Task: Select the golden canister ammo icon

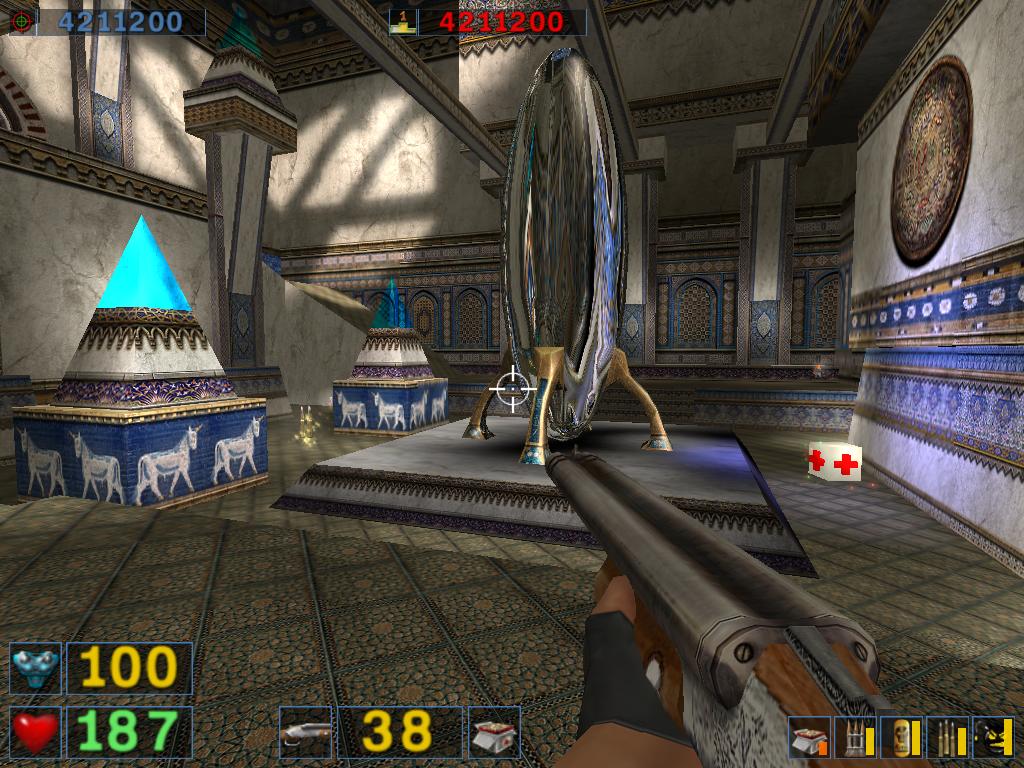Action: [x=900, y=738]
